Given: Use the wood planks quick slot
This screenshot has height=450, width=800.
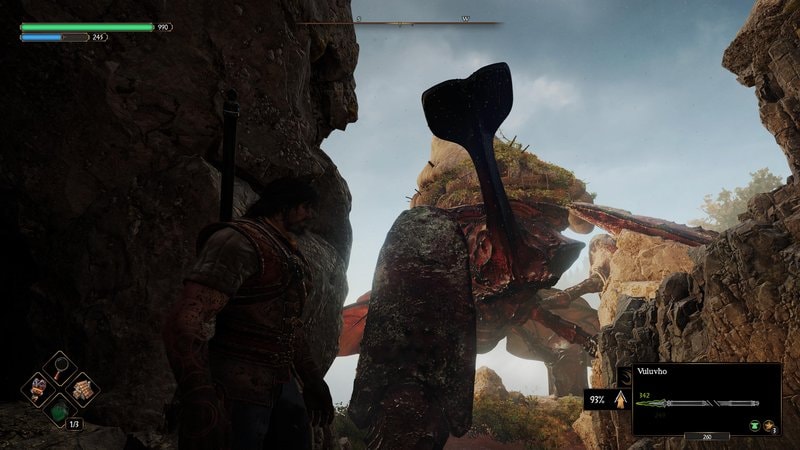Looking at the screenshot, I should tap(82, 388).
